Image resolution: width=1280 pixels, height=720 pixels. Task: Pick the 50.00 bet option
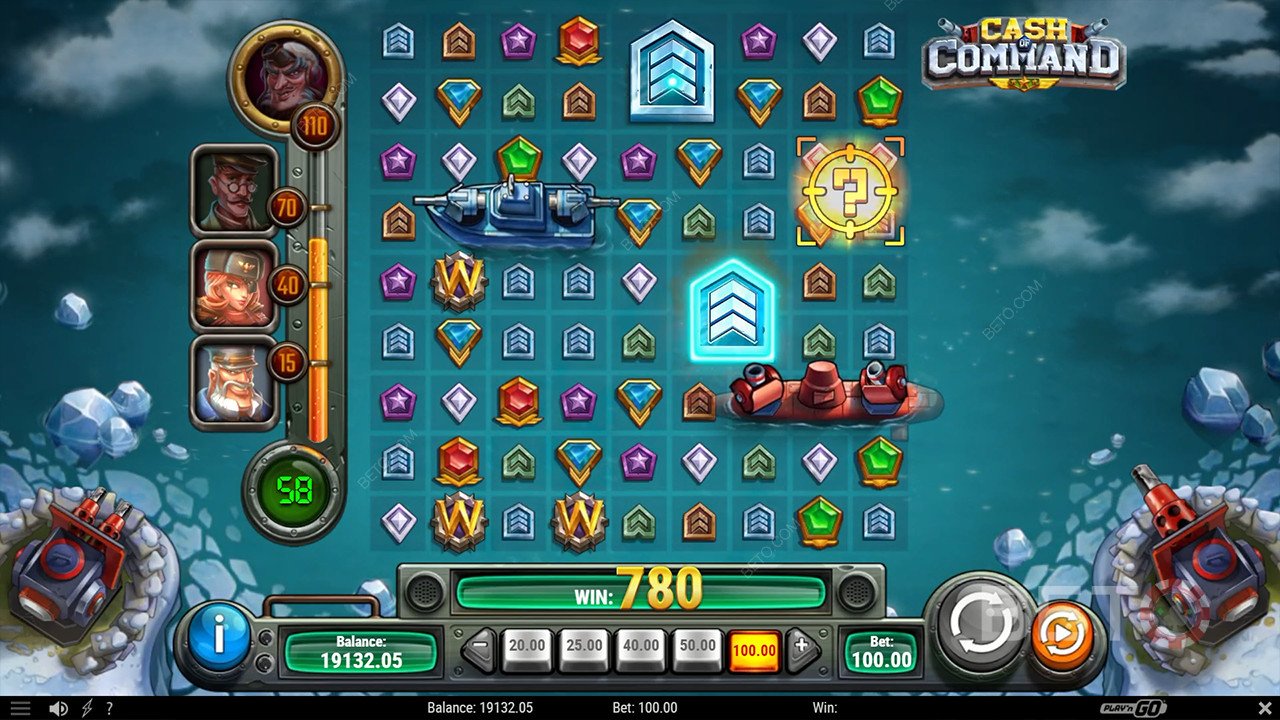pyautogui.click(x=697, y=649)
